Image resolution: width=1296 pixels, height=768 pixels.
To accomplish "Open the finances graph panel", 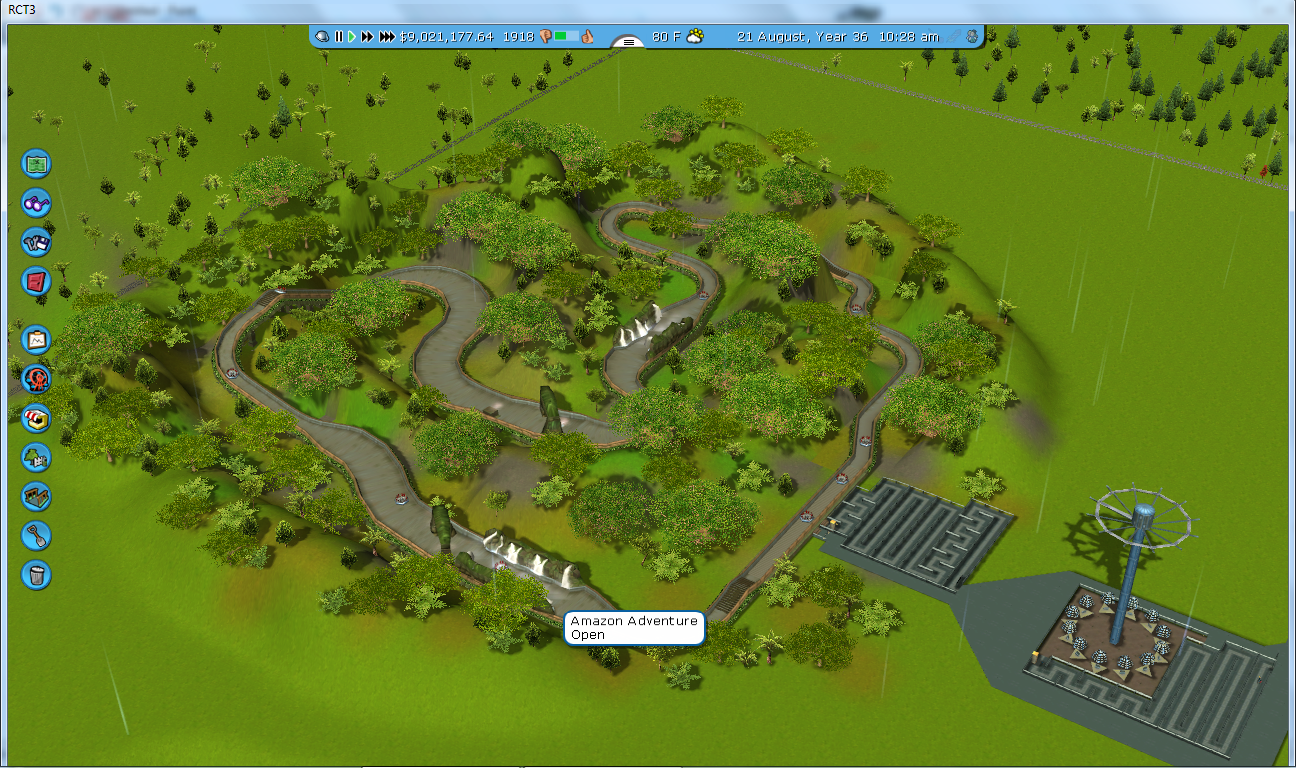I will [37, 340].
